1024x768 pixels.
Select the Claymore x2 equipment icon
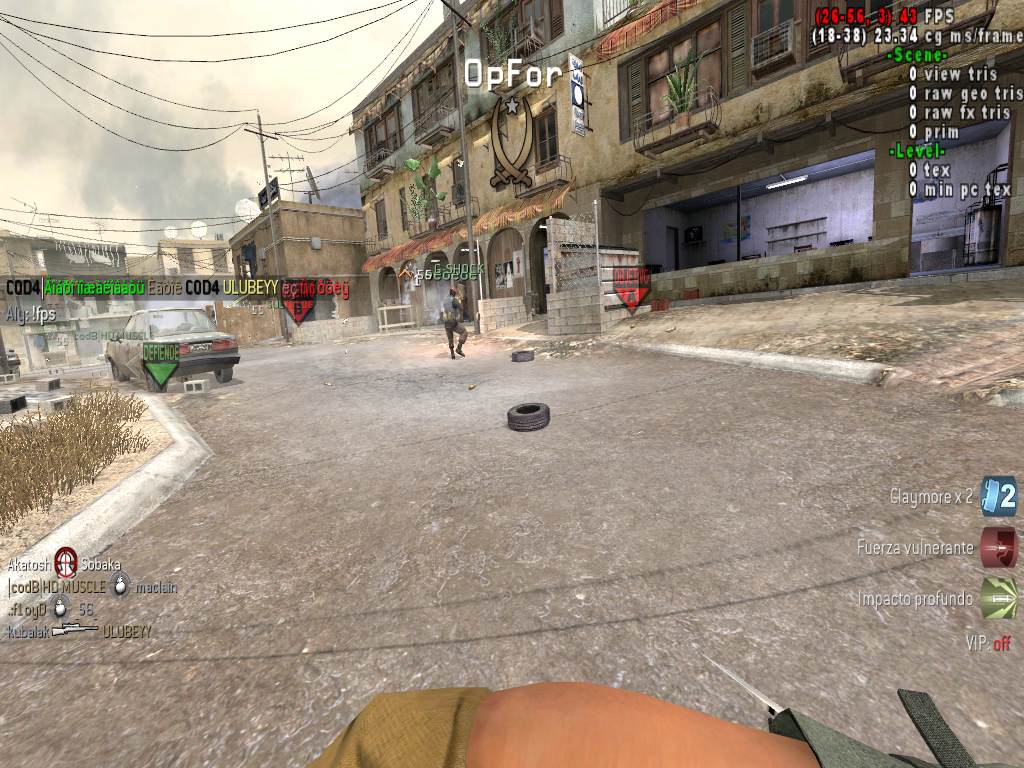pos(999,496)
